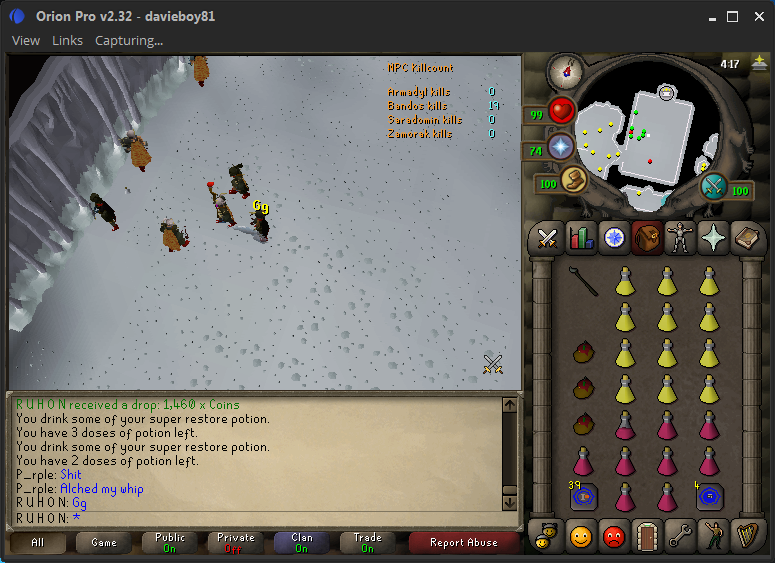
Task: Click the rune stack showing 4
Action: [709, 496]
